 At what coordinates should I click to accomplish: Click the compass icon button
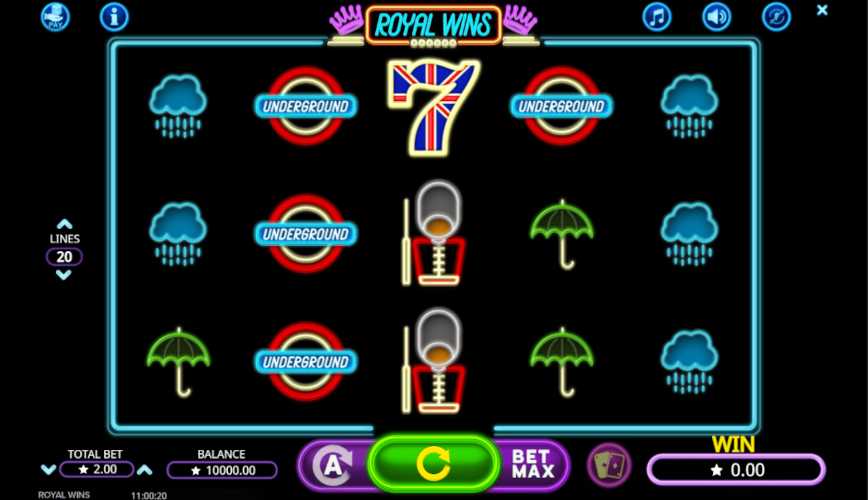click(776, 16)
